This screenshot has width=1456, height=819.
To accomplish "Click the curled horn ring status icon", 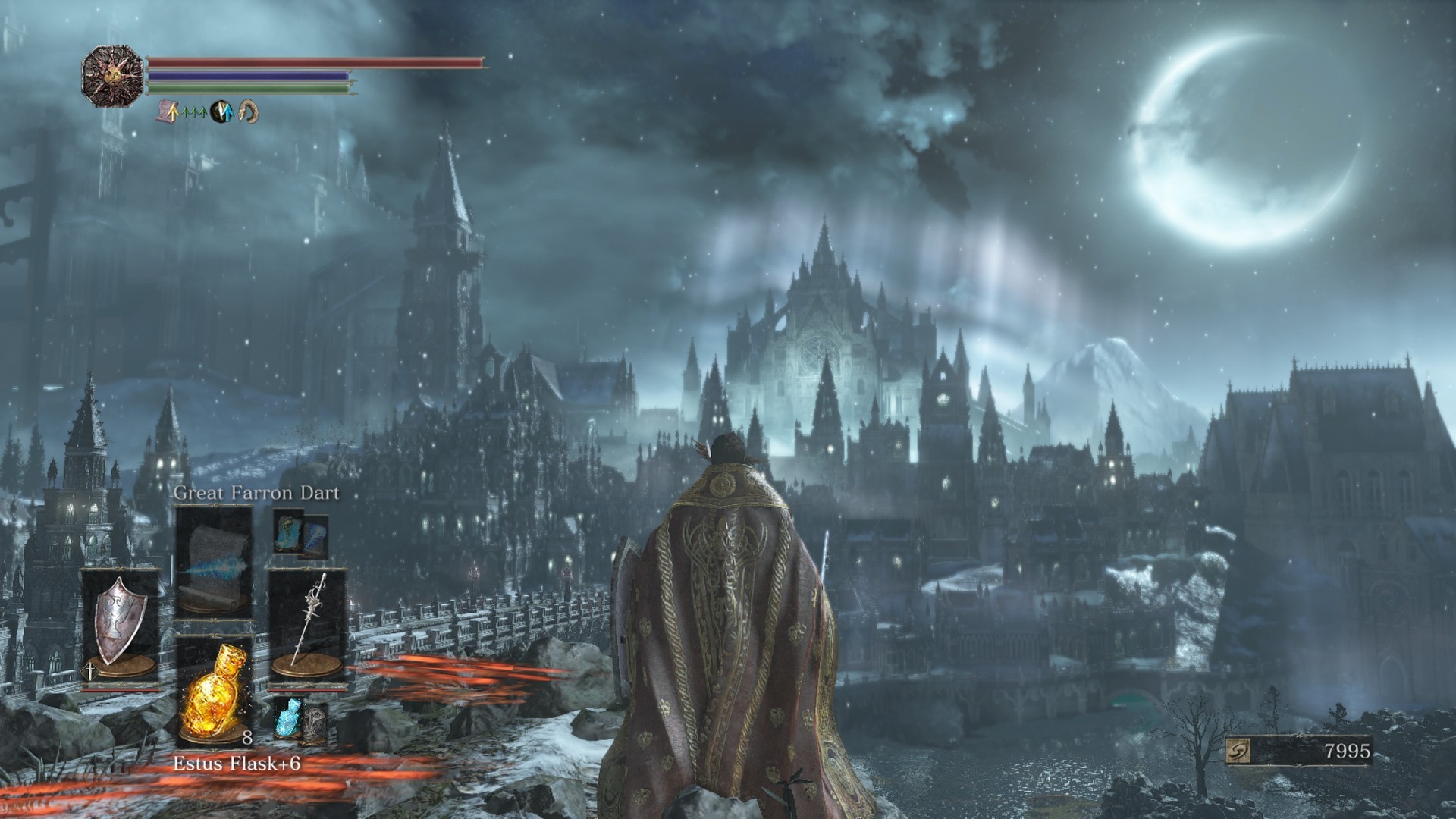I will pos(248,112).
